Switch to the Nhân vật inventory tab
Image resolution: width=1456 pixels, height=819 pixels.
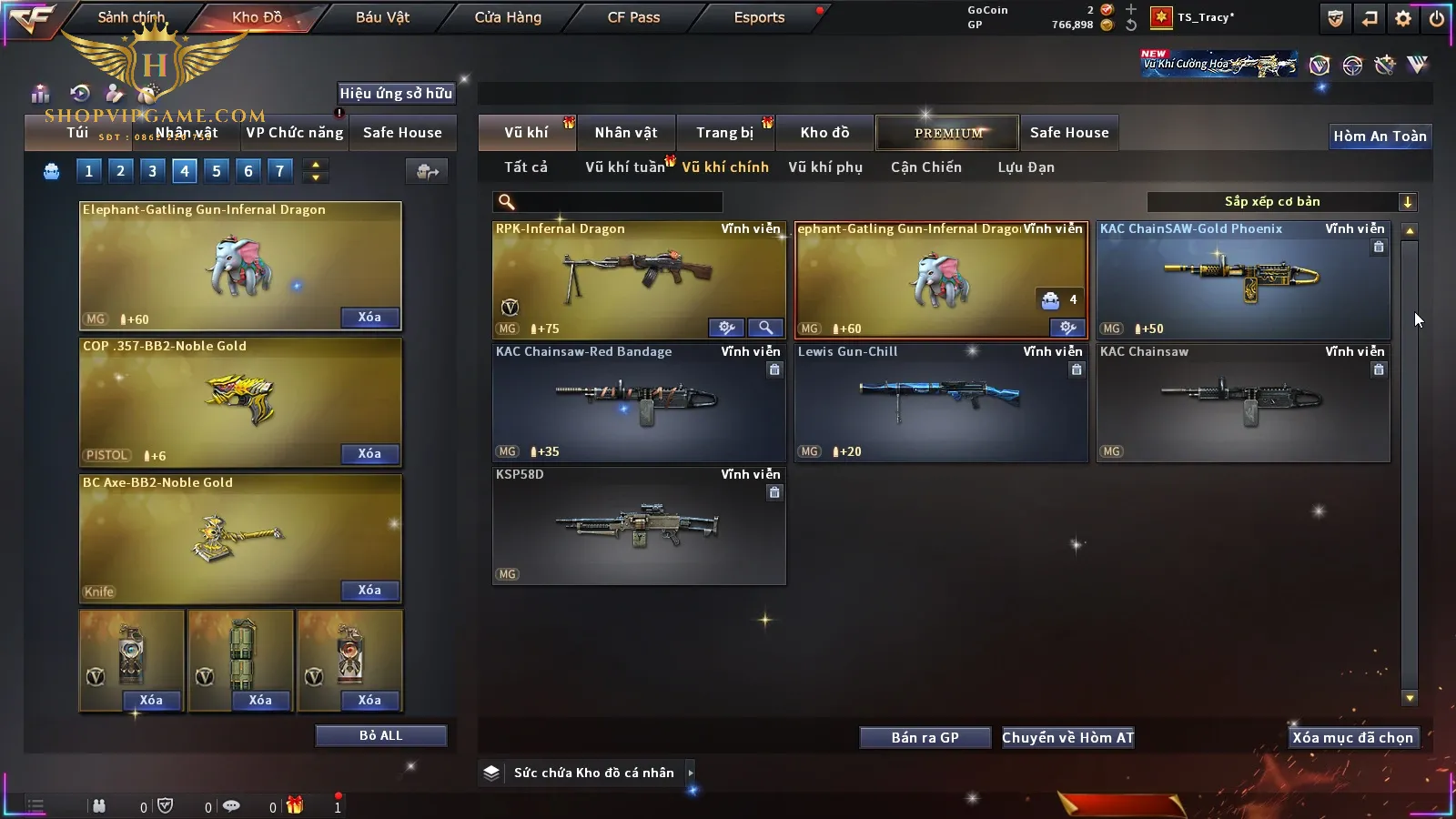coord(625,133)
